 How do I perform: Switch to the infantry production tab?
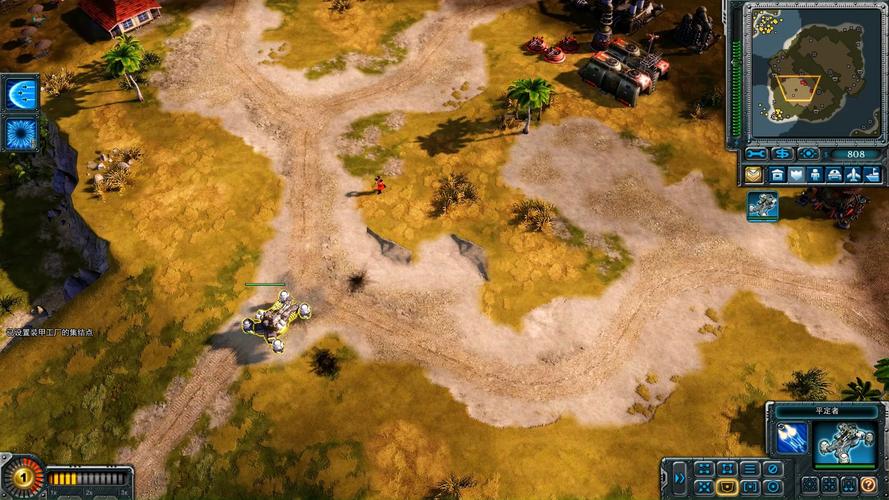point(814,175)
